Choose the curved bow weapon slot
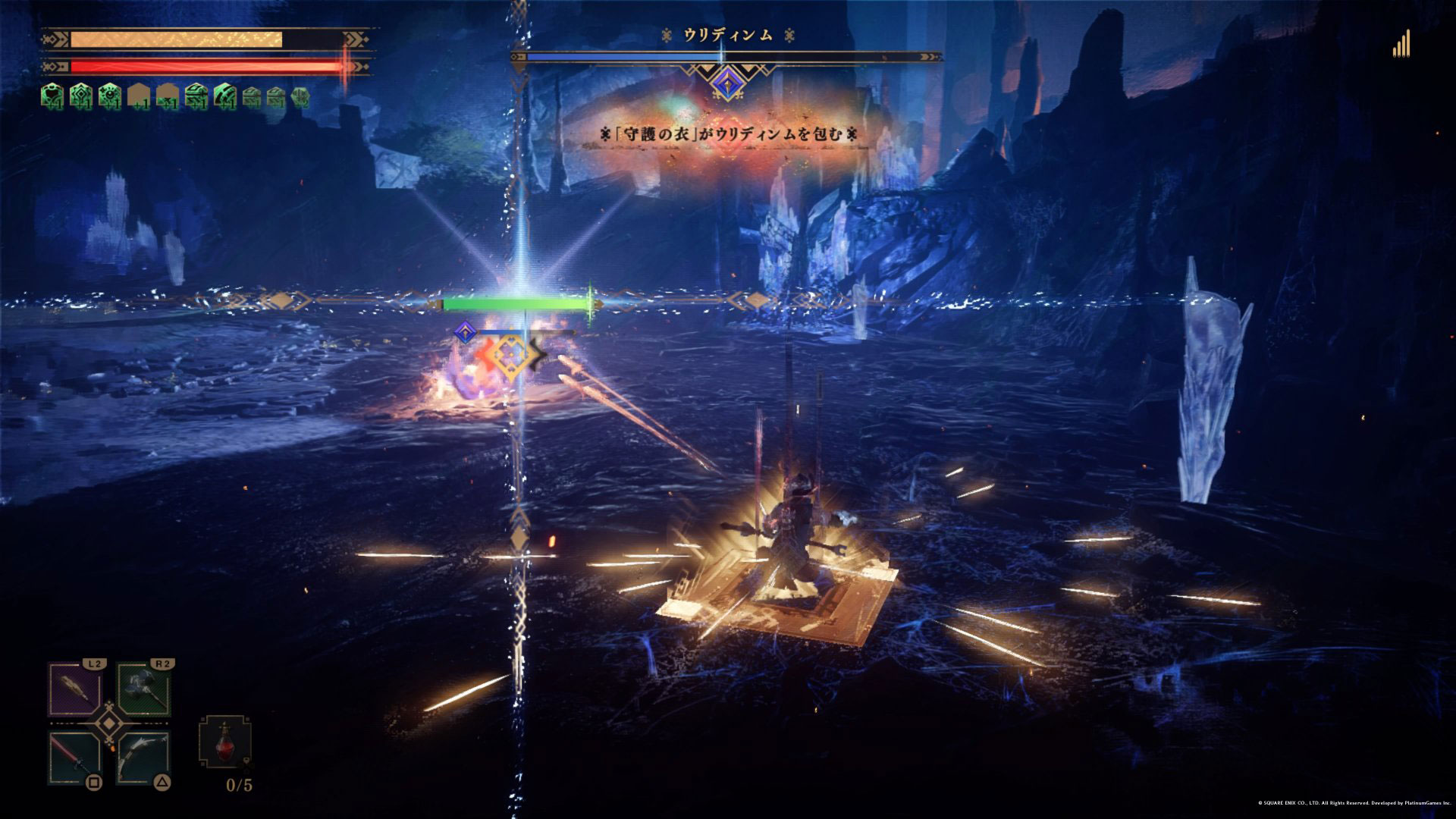 144,758
